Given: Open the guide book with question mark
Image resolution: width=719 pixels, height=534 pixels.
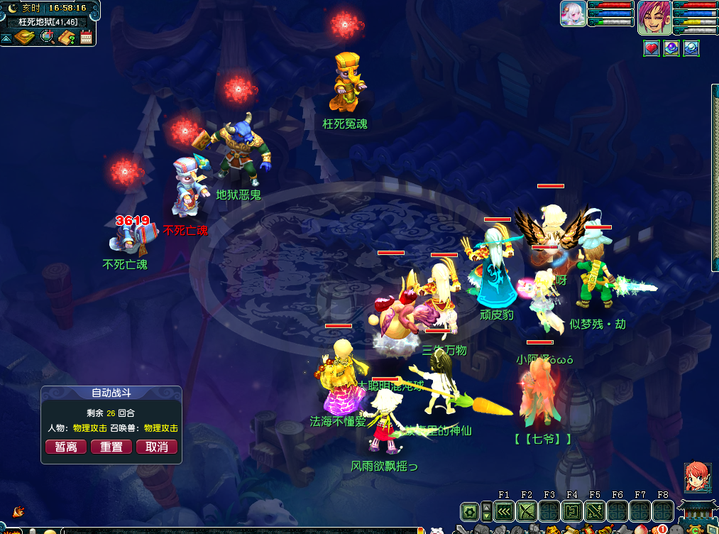Looking at the screenshot, I should (x=67, y=38).
